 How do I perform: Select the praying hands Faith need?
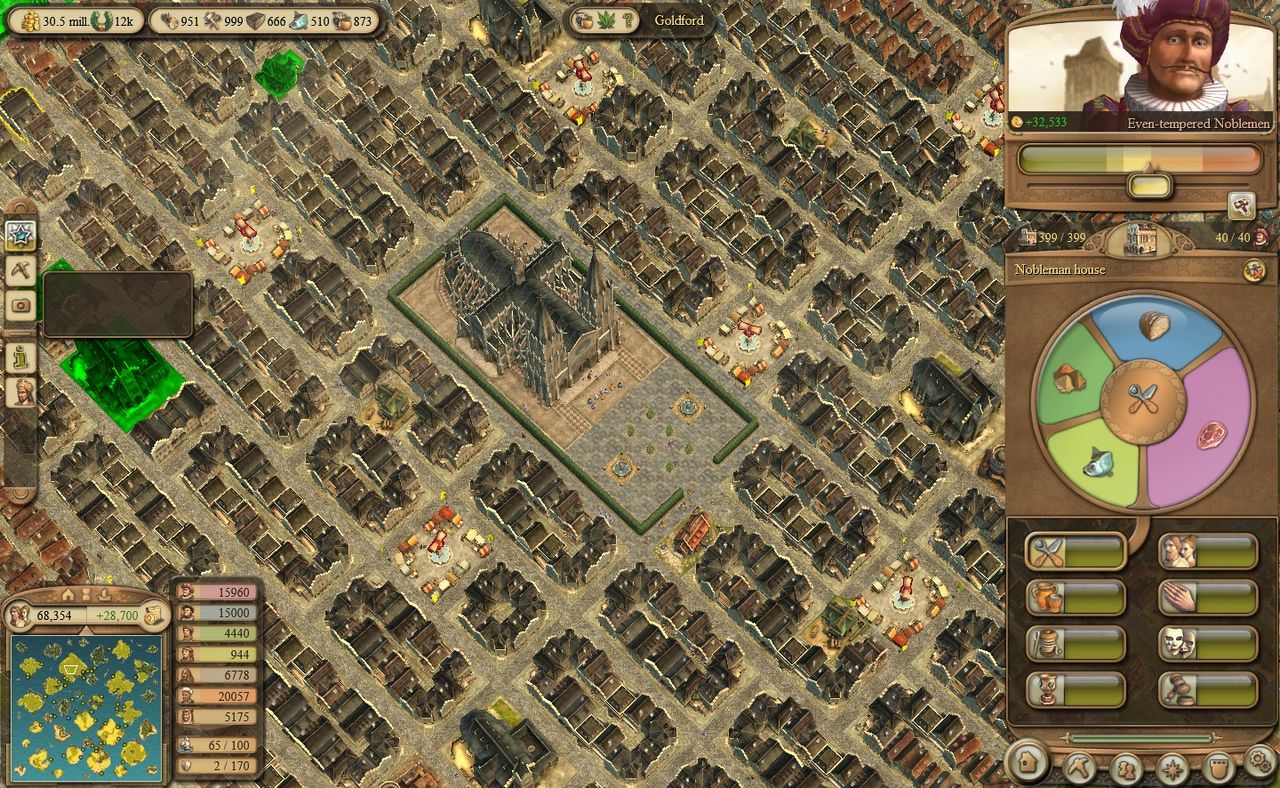coord(1207,597)
